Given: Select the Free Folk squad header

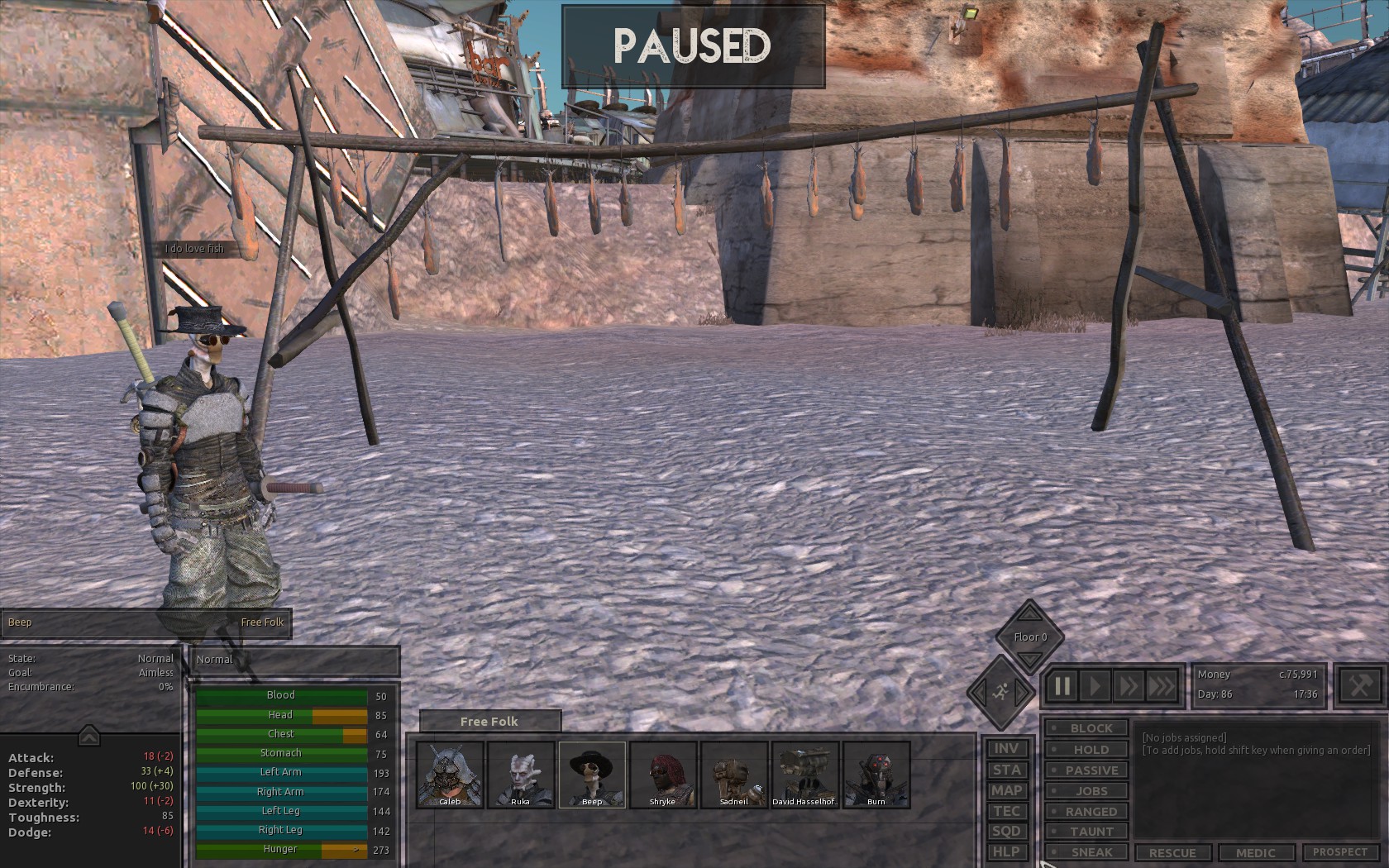Looking at the screenshot, I should point(489,721).
